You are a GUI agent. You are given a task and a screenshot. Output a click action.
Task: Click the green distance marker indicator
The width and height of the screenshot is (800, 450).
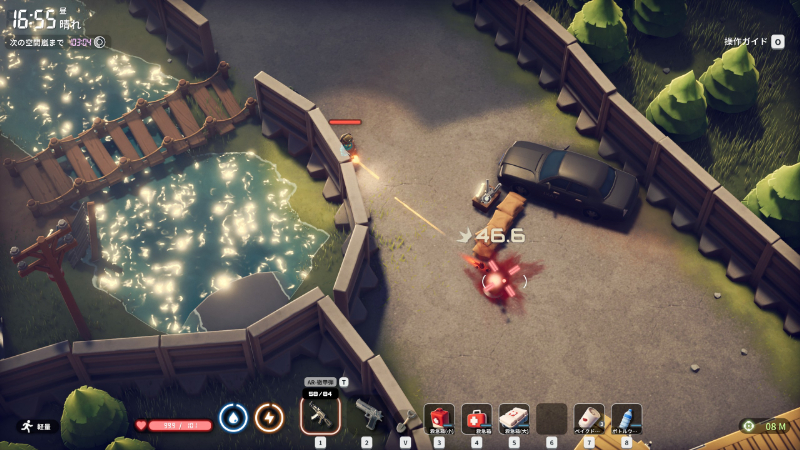[x=749, y=426]
